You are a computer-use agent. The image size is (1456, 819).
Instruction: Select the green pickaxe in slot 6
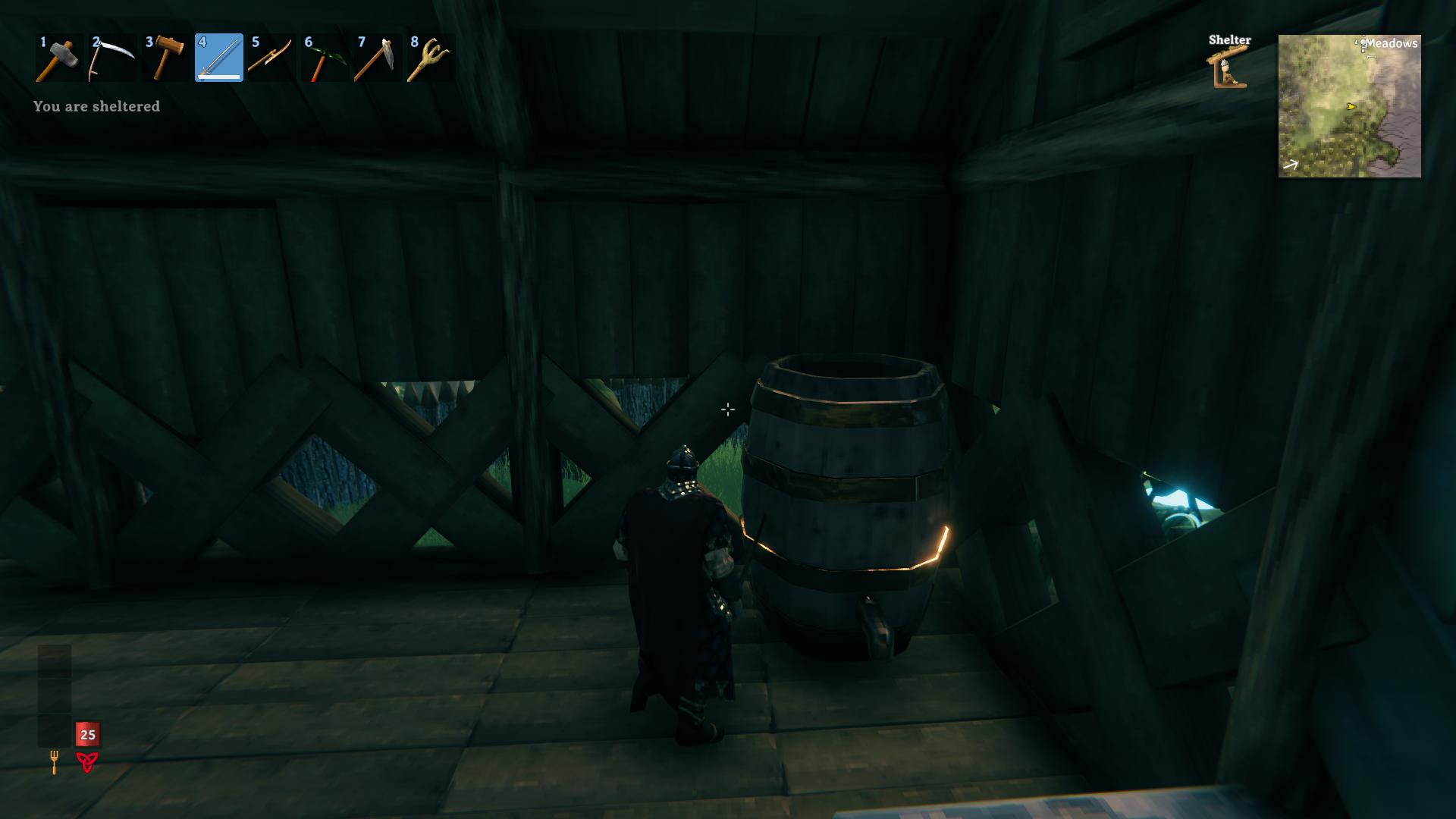325,58
